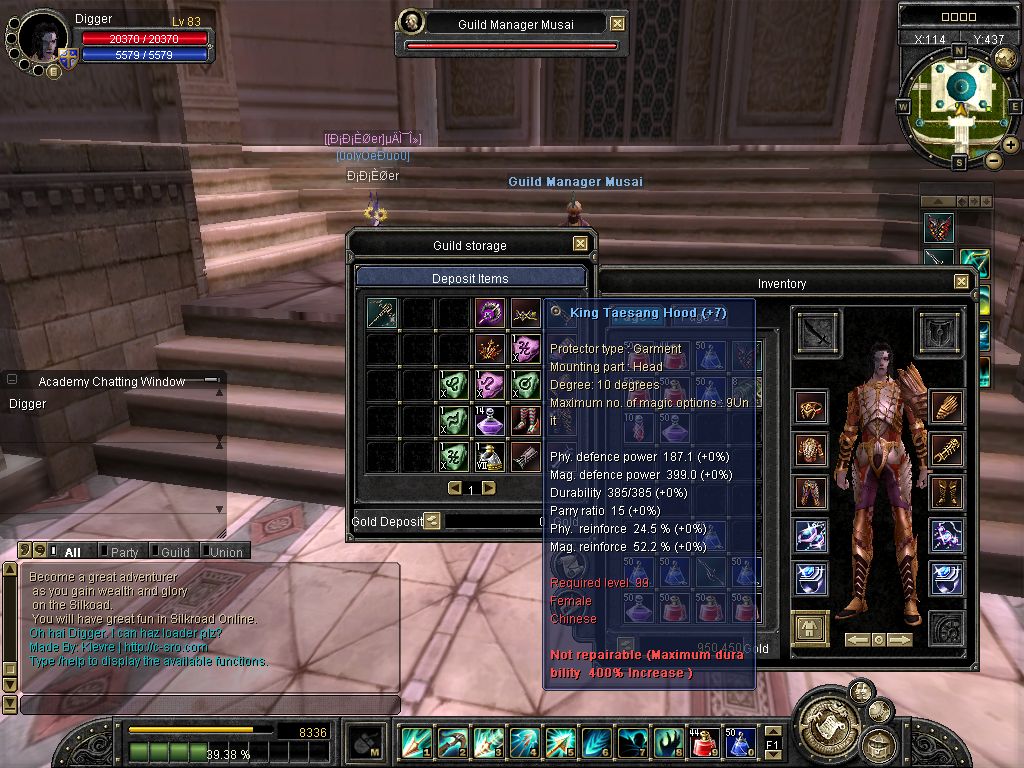Image resolution: width=1024 pixels, height=768 pixels.
Task: Go to previous guild storage page
Action: pos(454,488)
